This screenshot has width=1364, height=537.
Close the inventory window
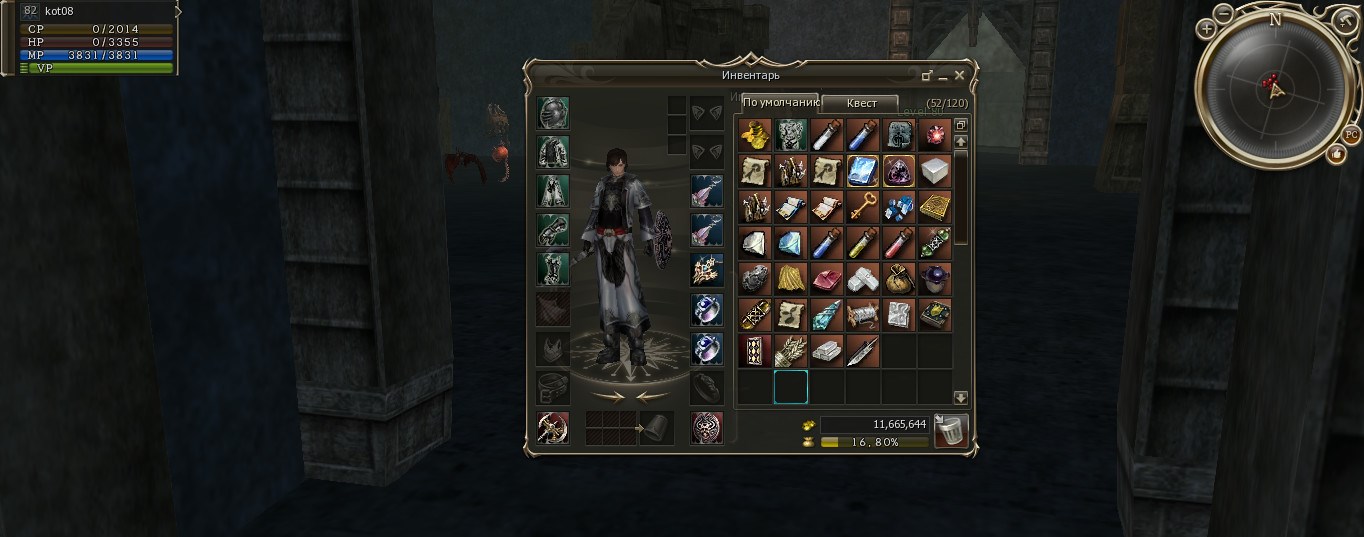[x=960, y=75]
